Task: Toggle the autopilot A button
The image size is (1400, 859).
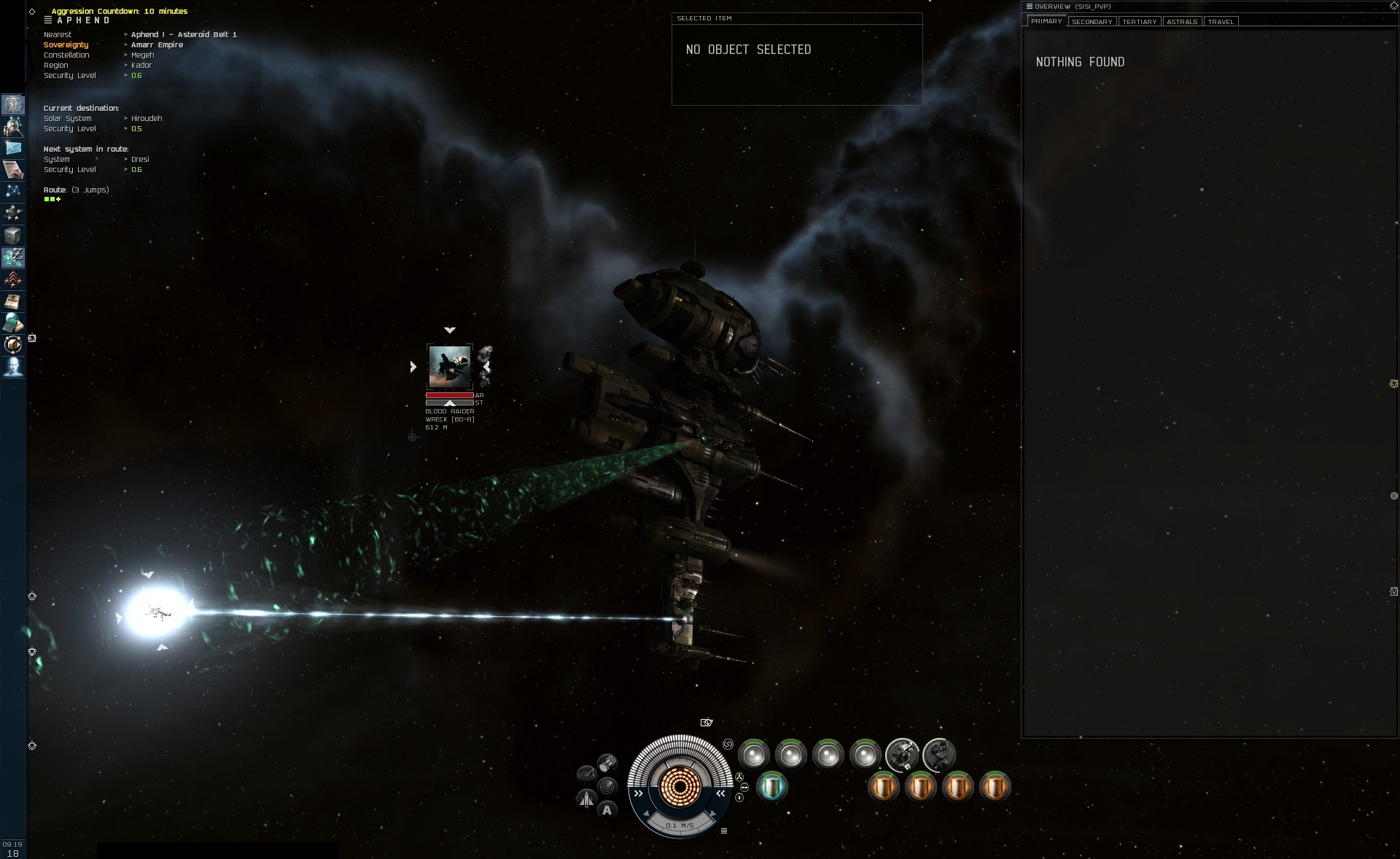Action: point(607,810)
